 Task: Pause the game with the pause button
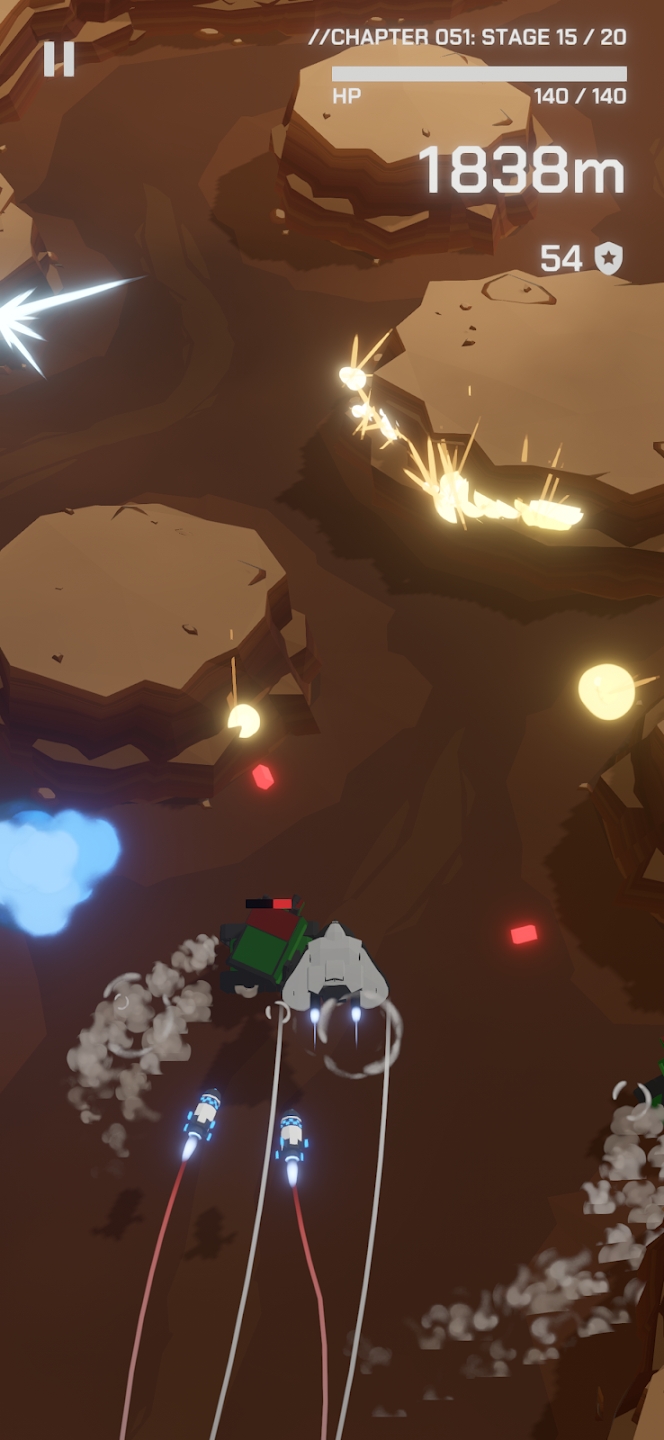point(59,59)
